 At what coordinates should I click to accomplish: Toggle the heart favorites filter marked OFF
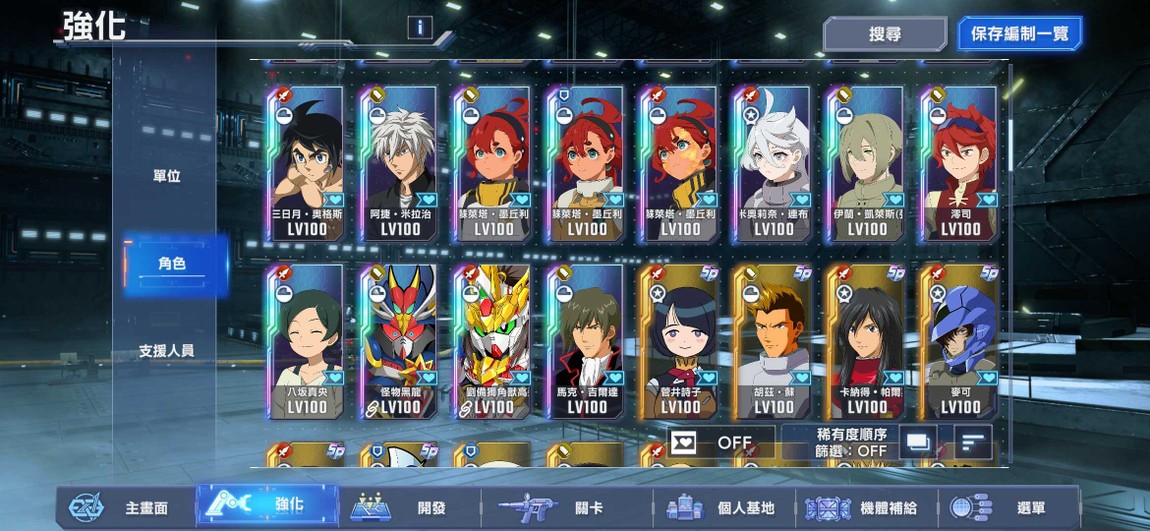[722, 442]
